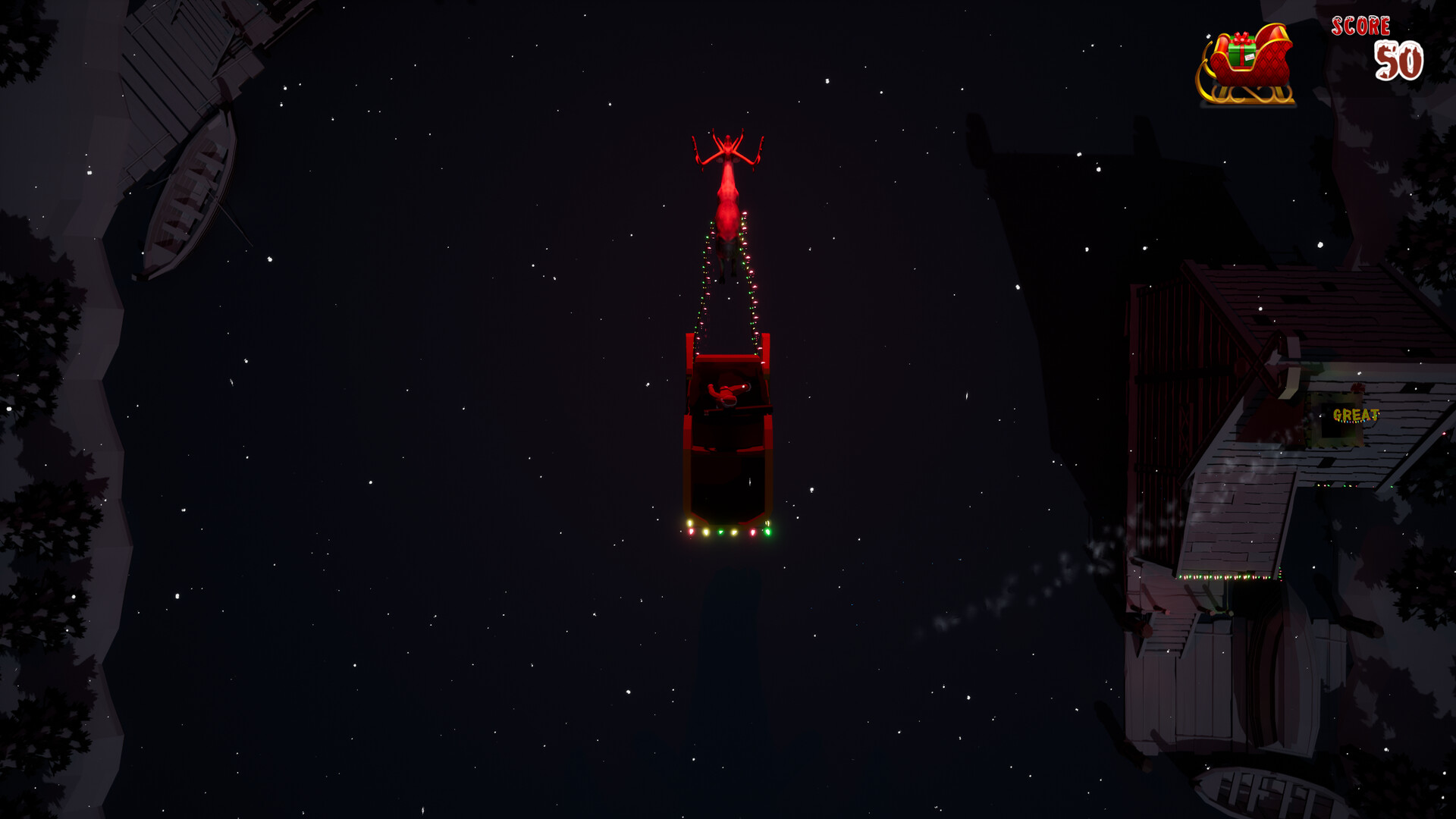This screenshot has height=819, width=1456.
Task: Click the gift tag on the HUD present
Action: (x=1250, y=58)
